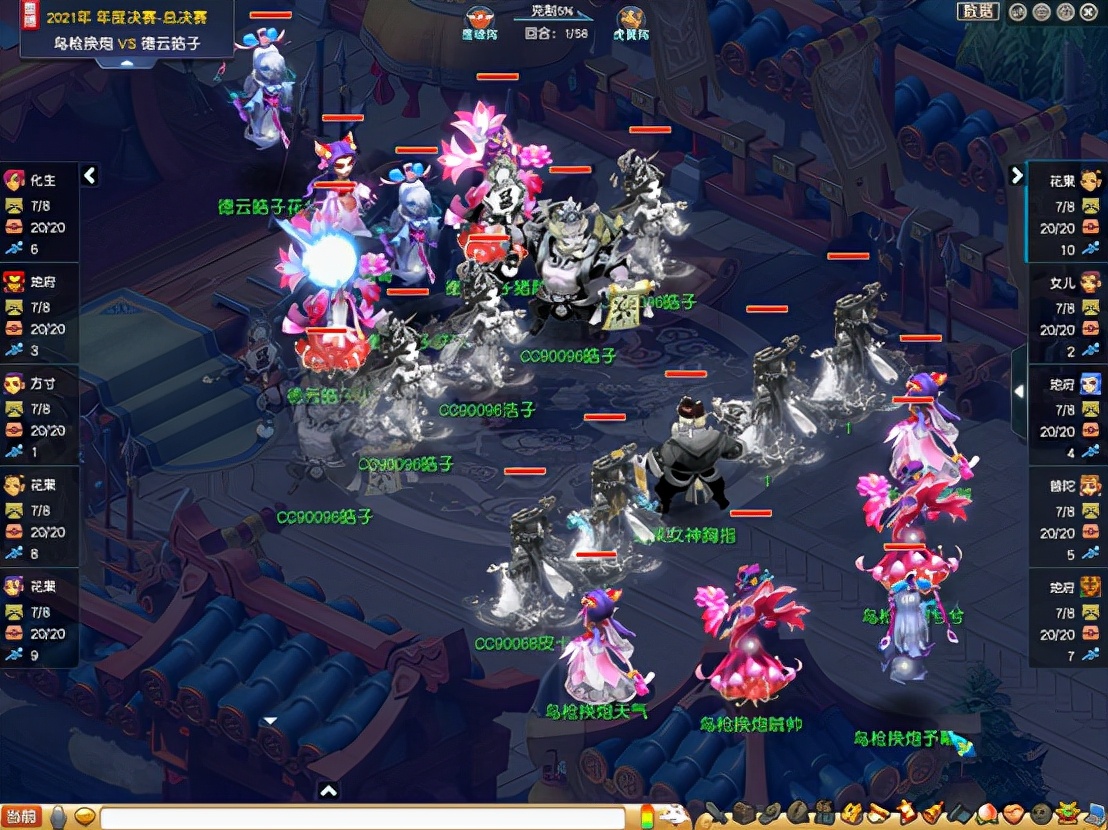Expand the chat panel up arrow
The image size is (1108, 830).
click(x=328, y=791)
